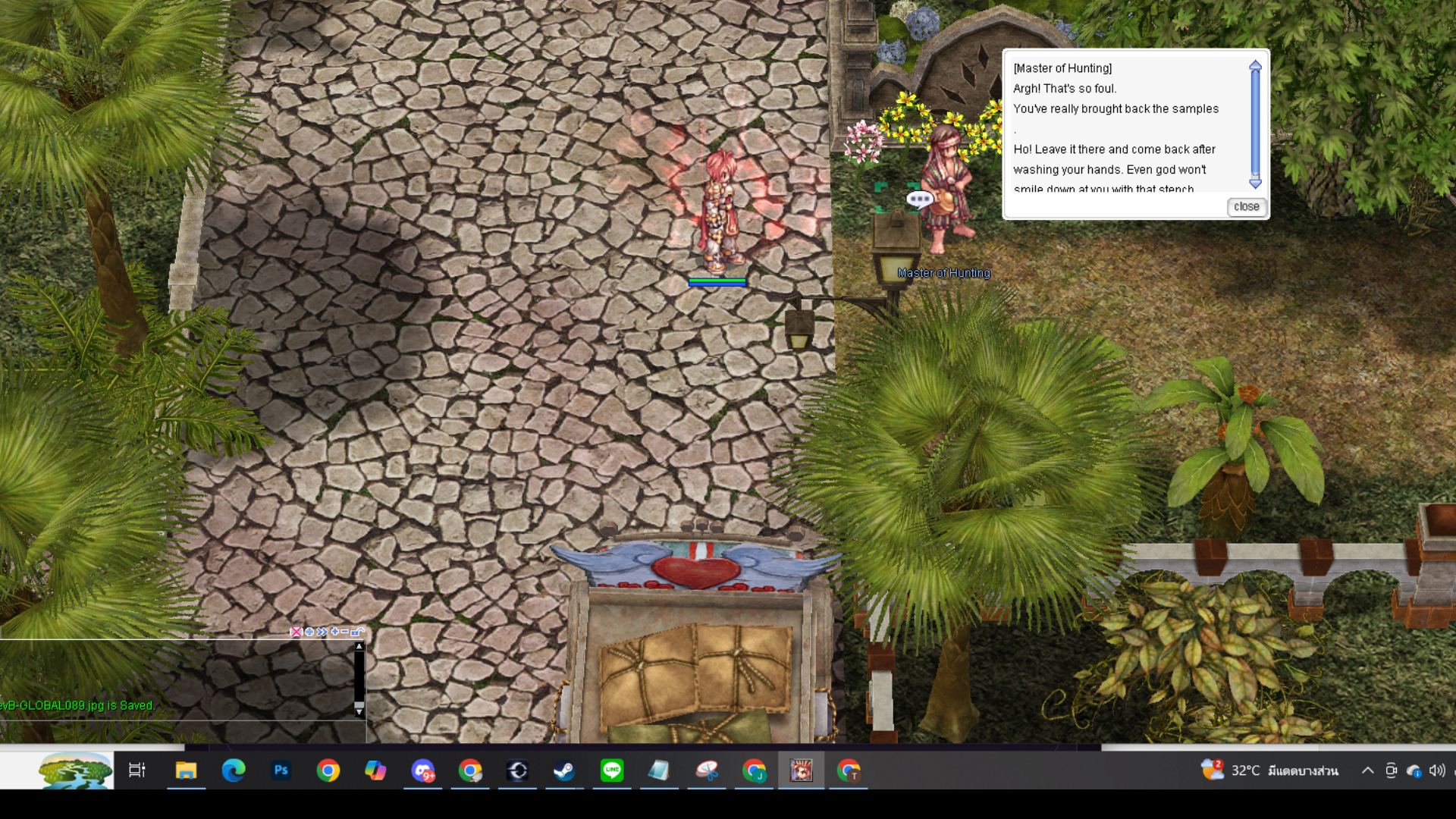Click the chat log scroll-up arrow

tap(359, 647)
